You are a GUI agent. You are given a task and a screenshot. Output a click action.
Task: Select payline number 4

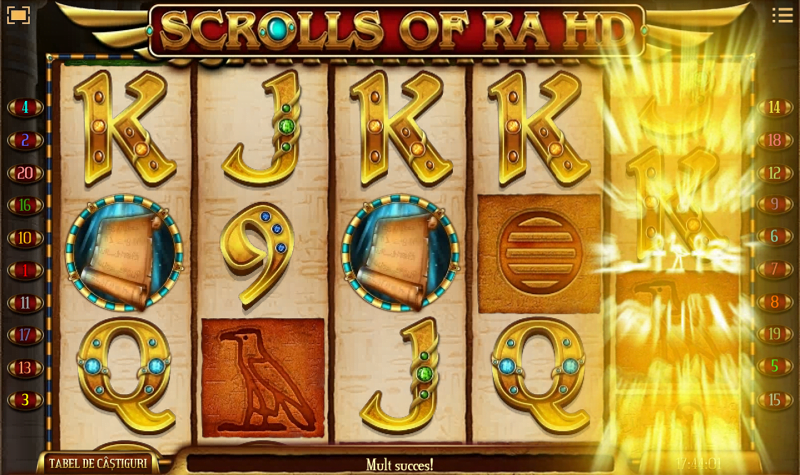pos(24,107)
